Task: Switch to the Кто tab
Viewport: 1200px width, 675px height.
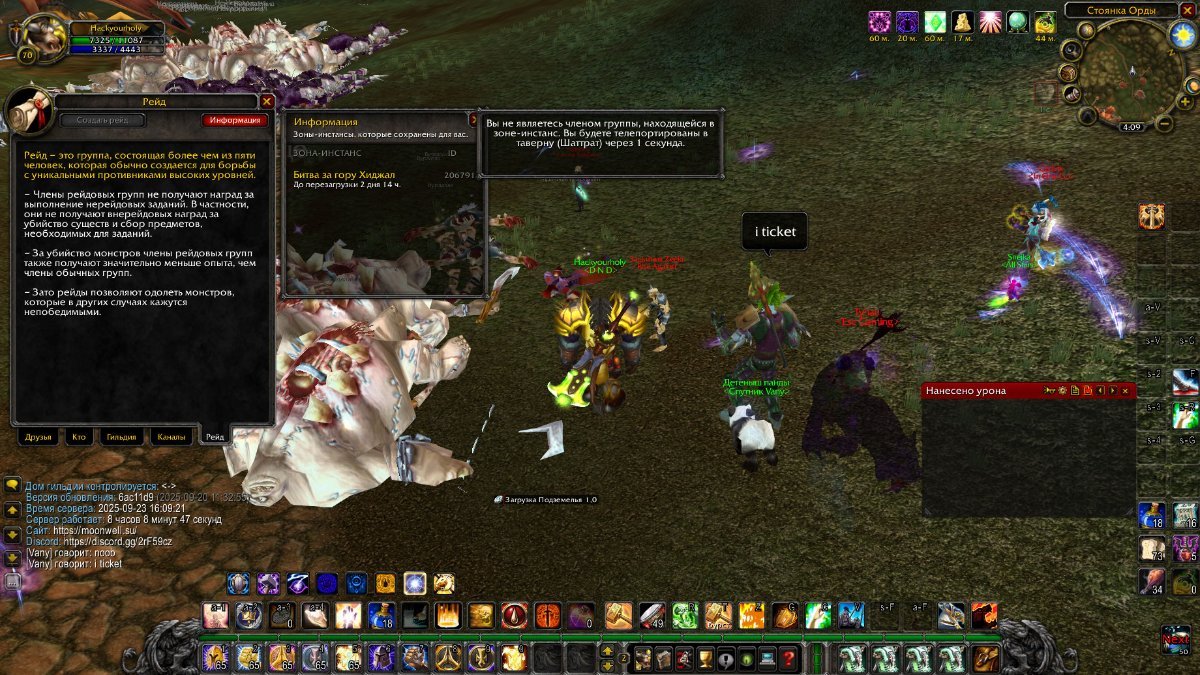Action: coord(78,437)
